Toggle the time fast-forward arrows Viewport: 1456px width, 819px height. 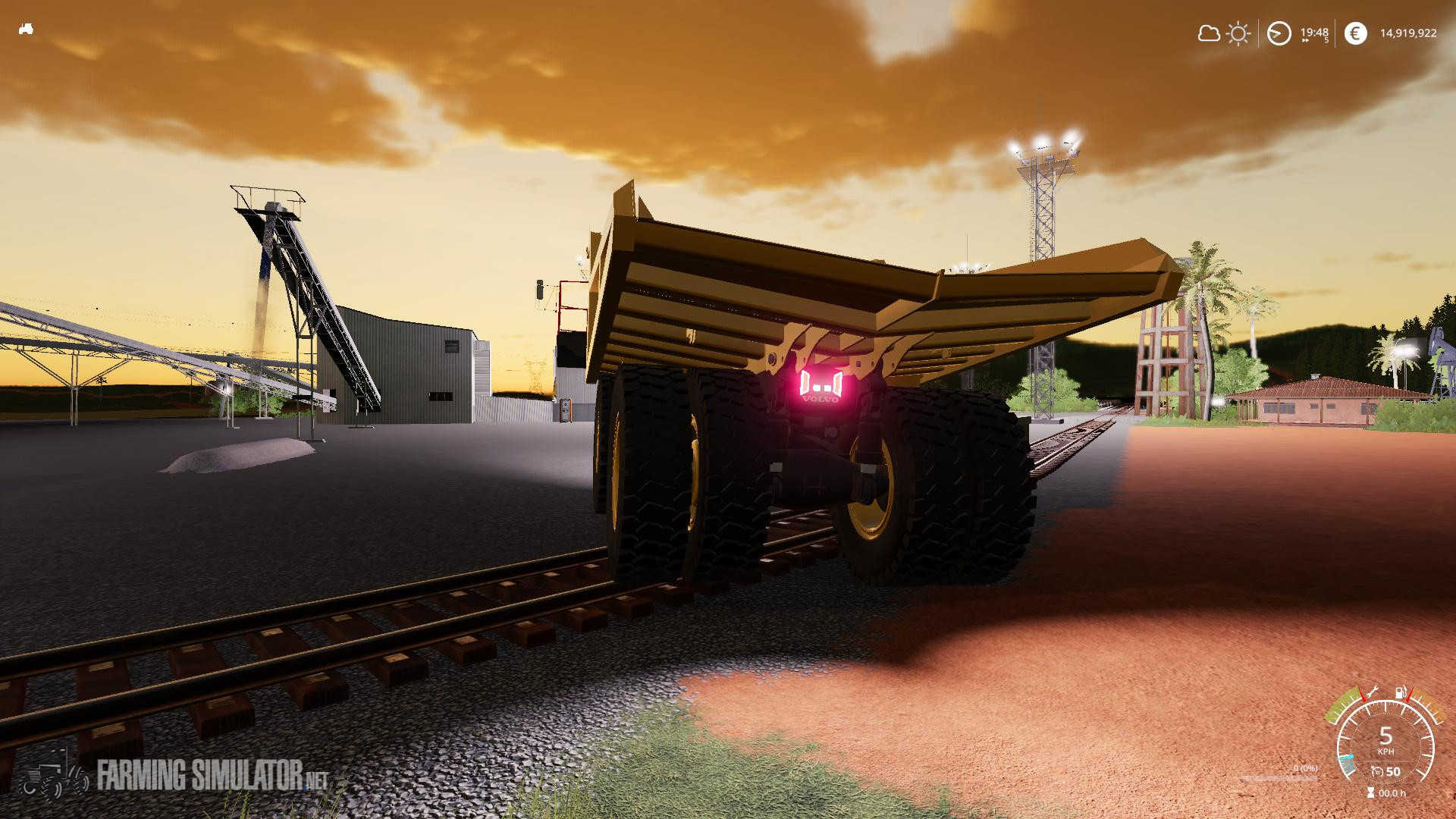(x=1305, y=41)
